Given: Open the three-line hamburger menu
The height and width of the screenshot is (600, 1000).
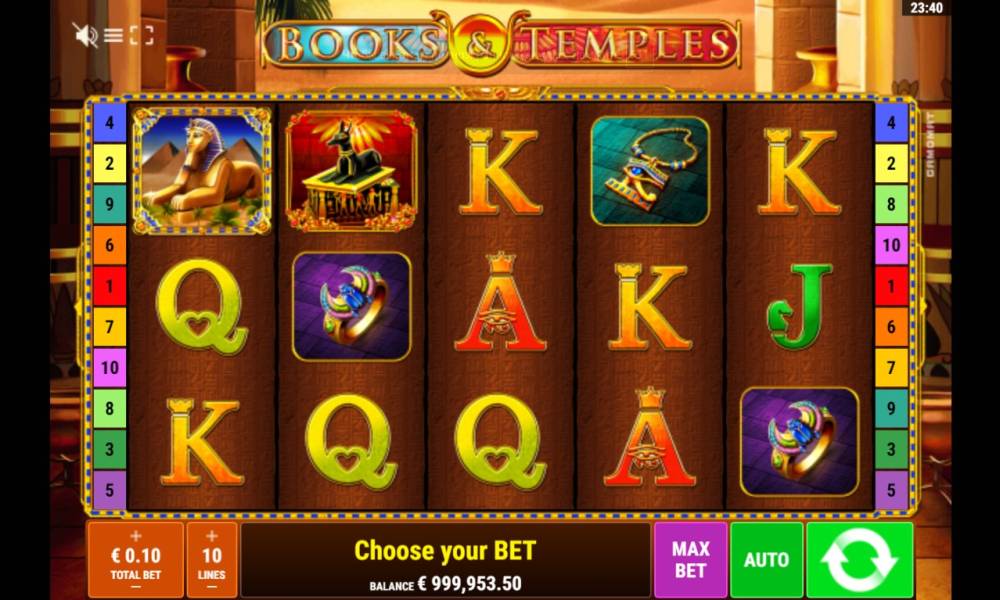Looking at the screenshot, I should [x=114, y=35].
